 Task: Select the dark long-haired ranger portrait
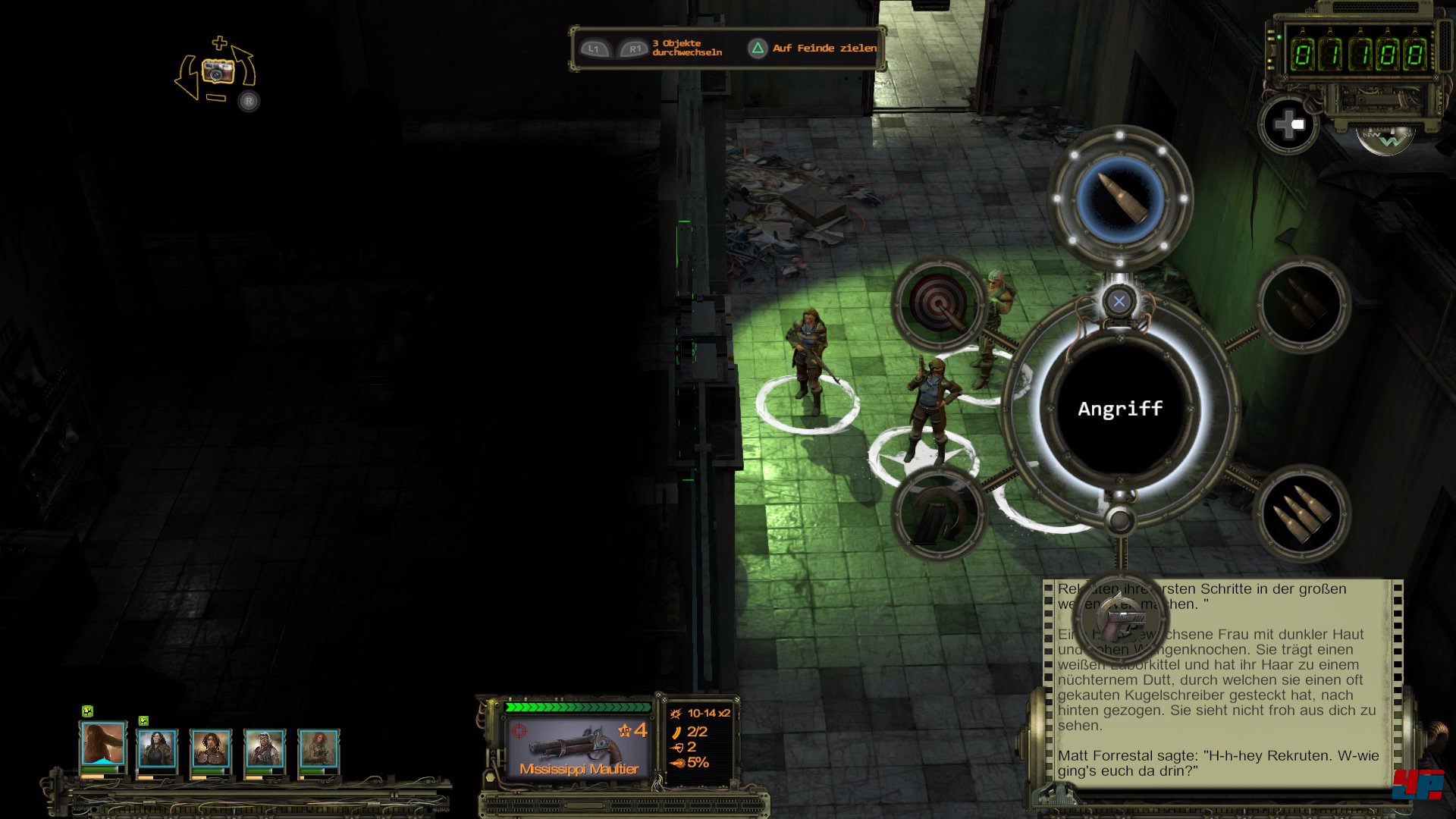click(156, 748)
